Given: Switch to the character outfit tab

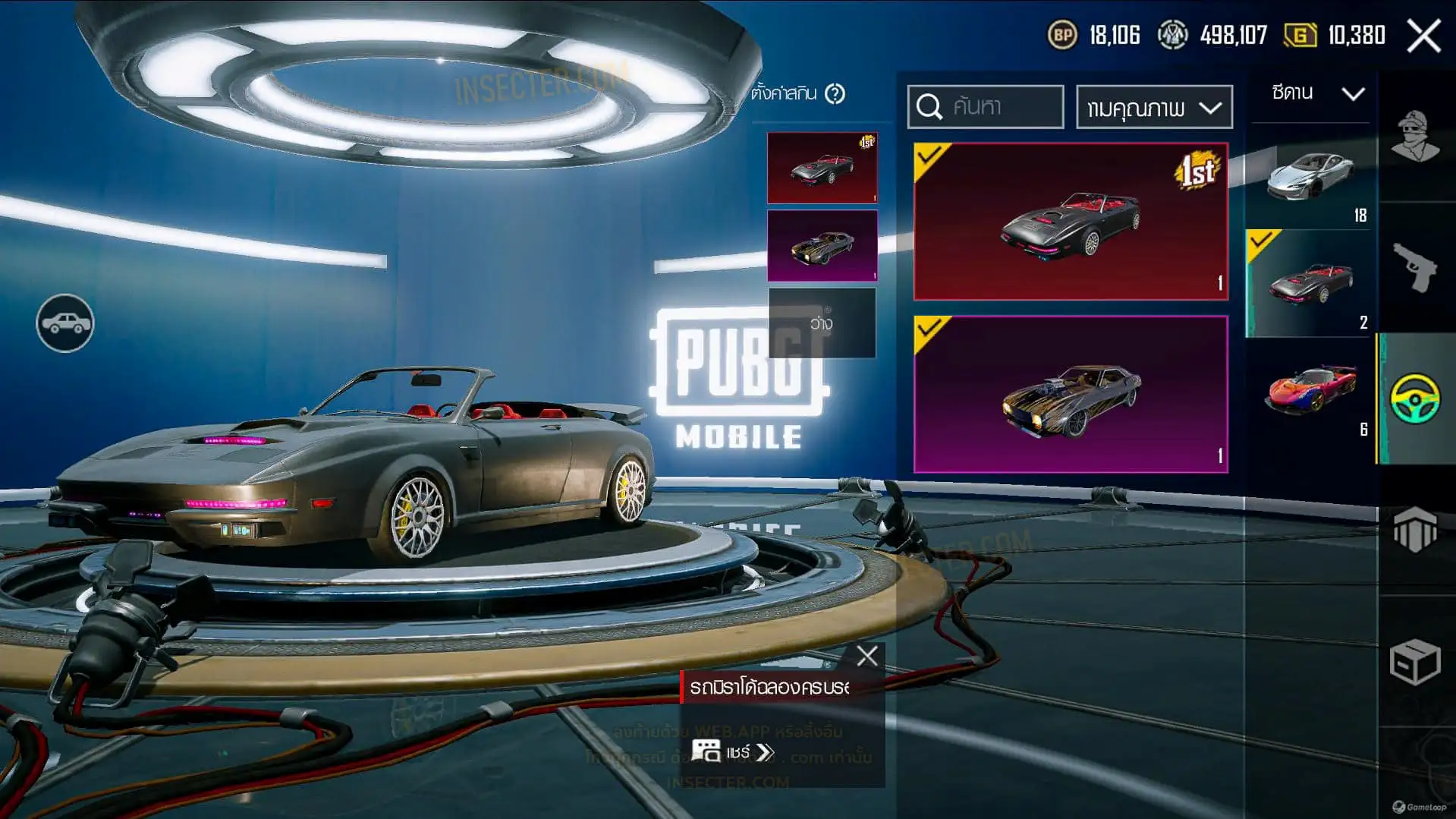Looking at the screenshot, I should (x=1415, y=137).
